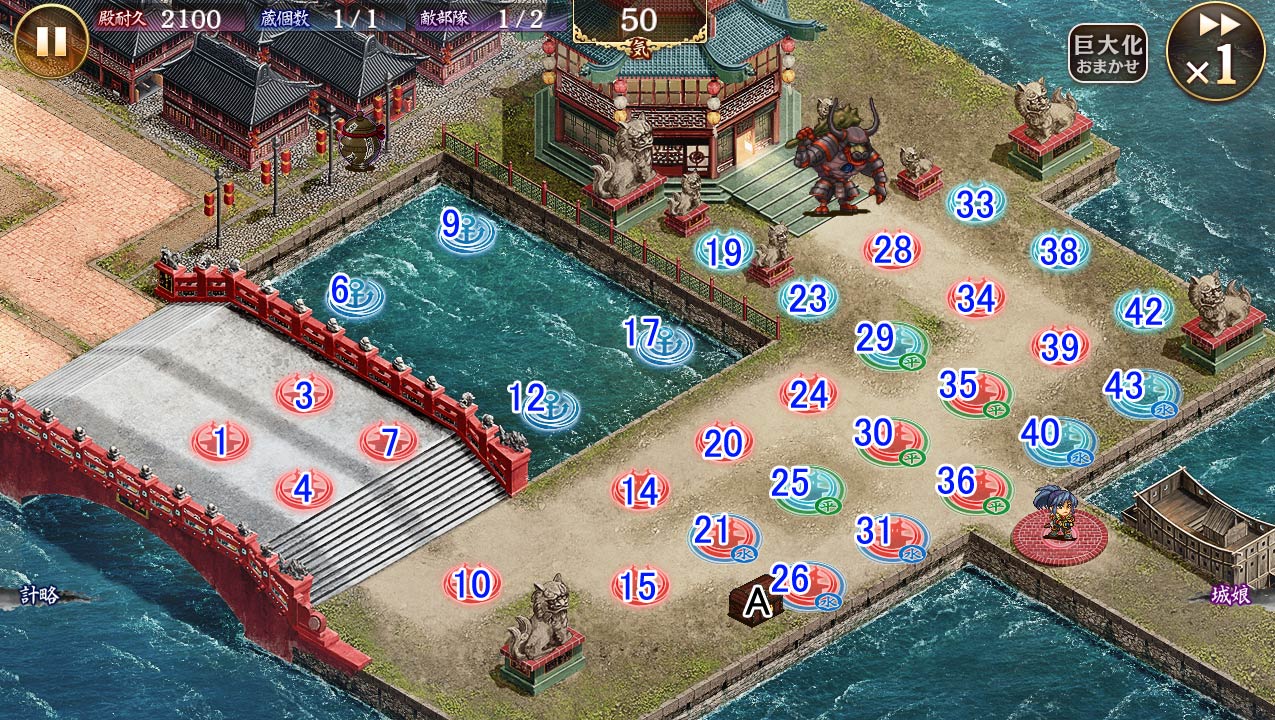The height and width of the screenshot is (720, 1275).
Task: Pick deployment tile number 28
Action: (x=892, y=250)
